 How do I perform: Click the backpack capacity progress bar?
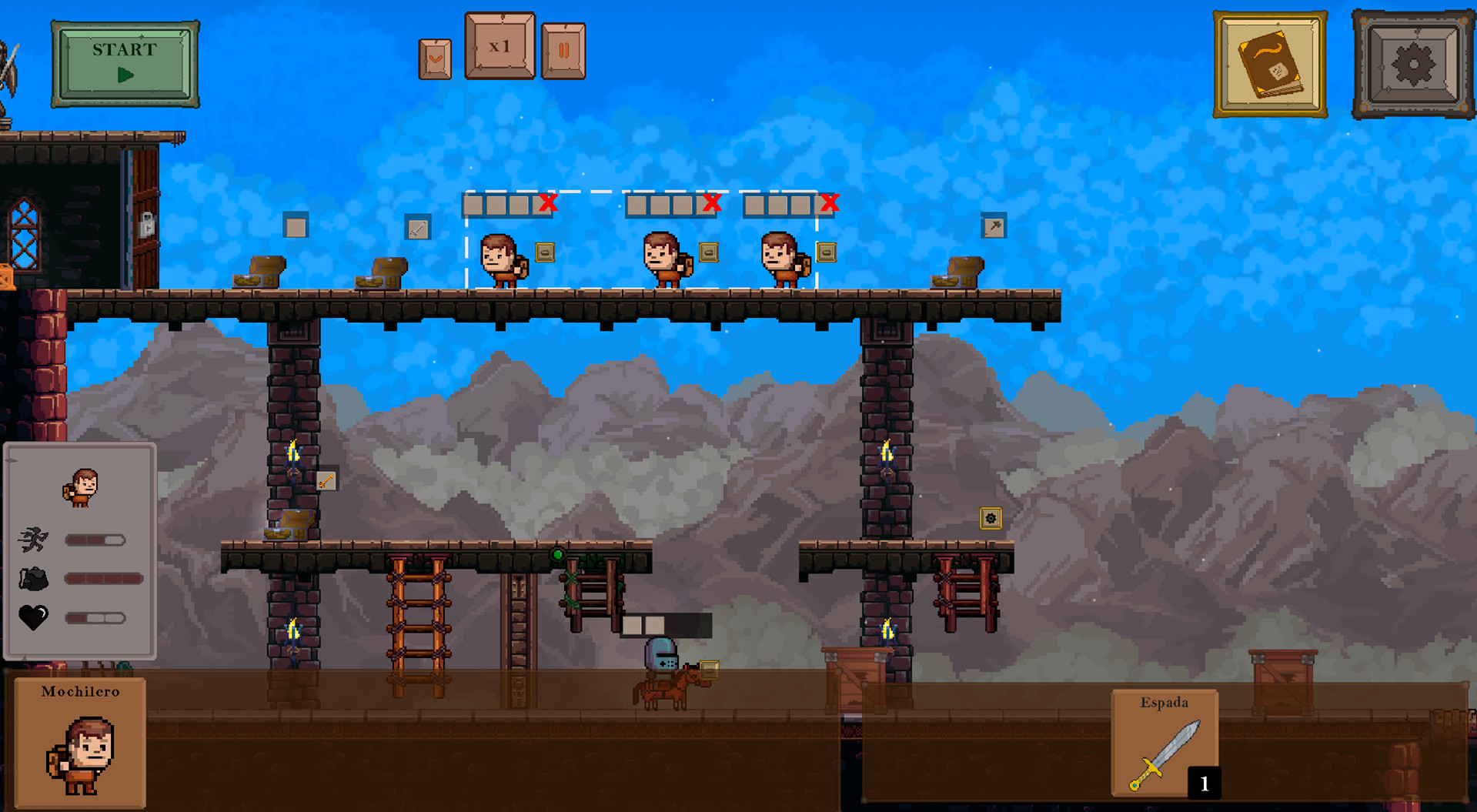(102, 578)
